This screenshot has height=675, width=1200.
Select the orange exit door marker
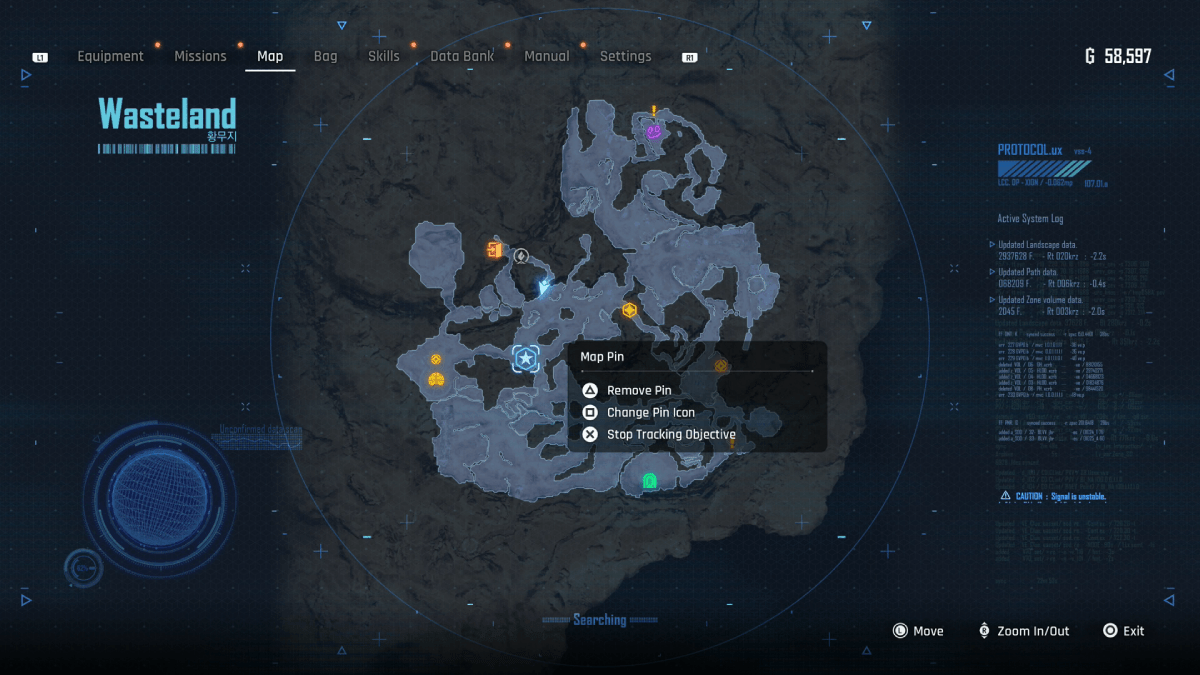[x=494, y=250]
